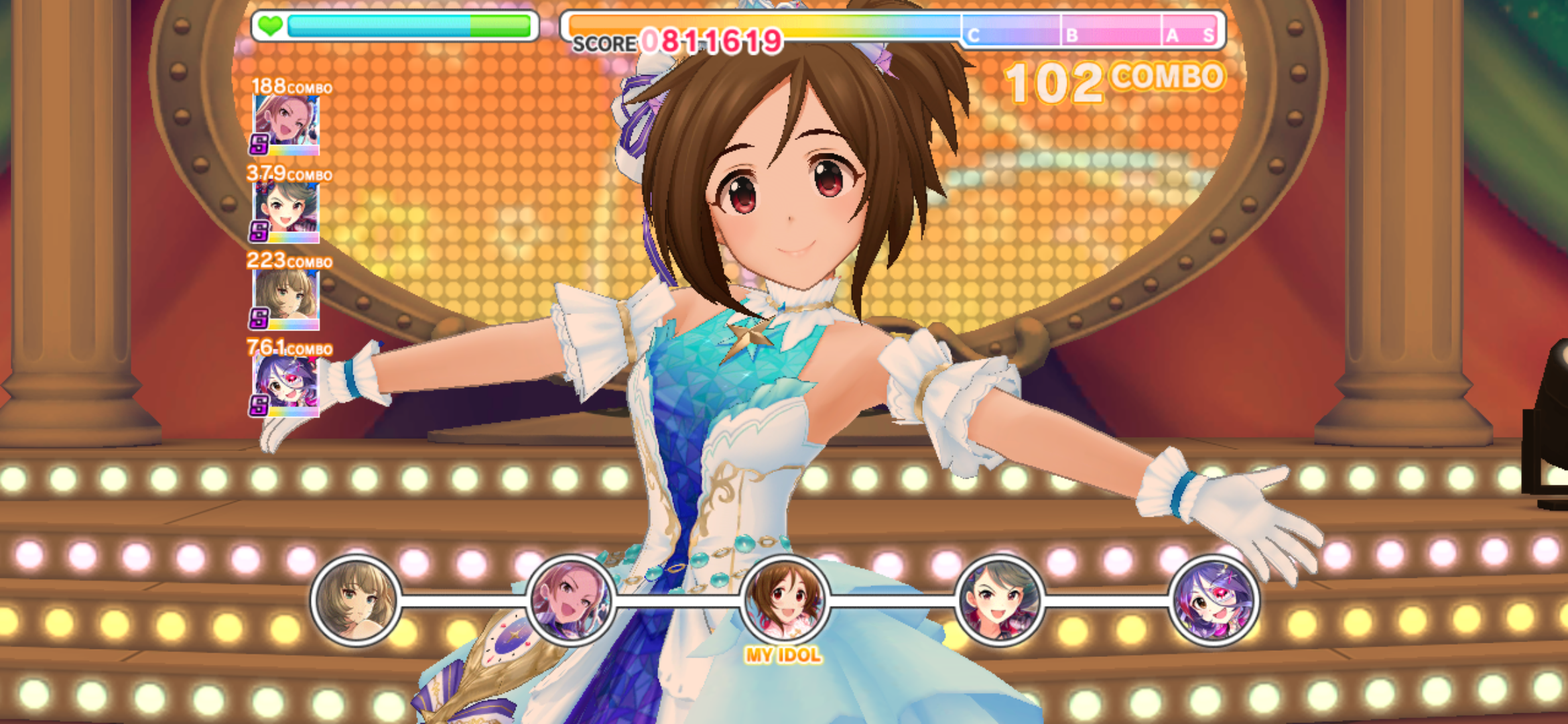Tap the pink-haired idol note circle
Viewport: 1568px width, 724px height.
pyautogui.click(x=570, y=600)
